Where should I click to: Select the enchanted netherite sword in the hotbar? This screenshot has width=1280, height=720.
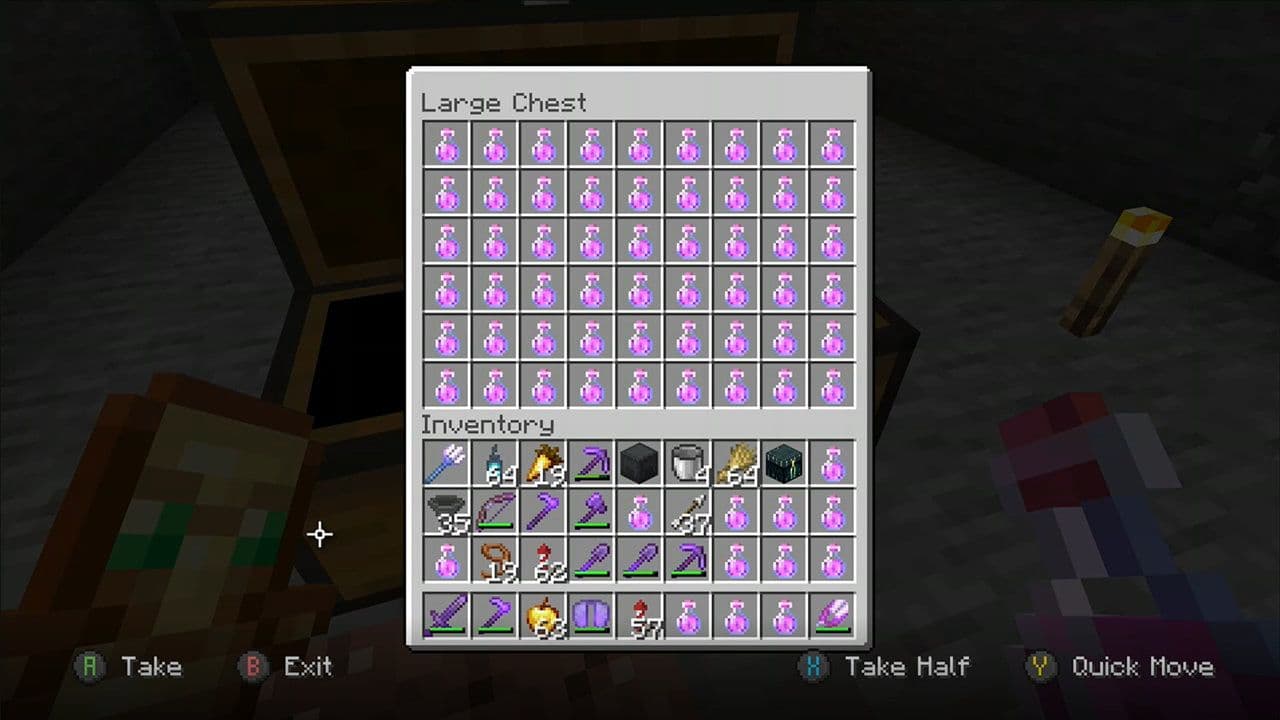pyautogui.click(x=445, y=614)
